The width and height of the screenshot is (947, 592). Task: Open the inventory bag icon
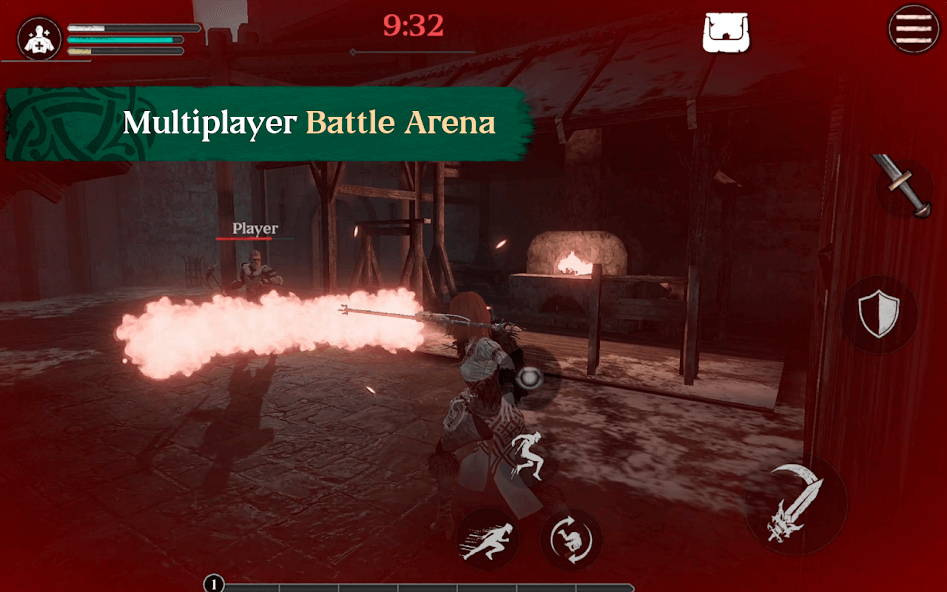(x=727, y=32)
